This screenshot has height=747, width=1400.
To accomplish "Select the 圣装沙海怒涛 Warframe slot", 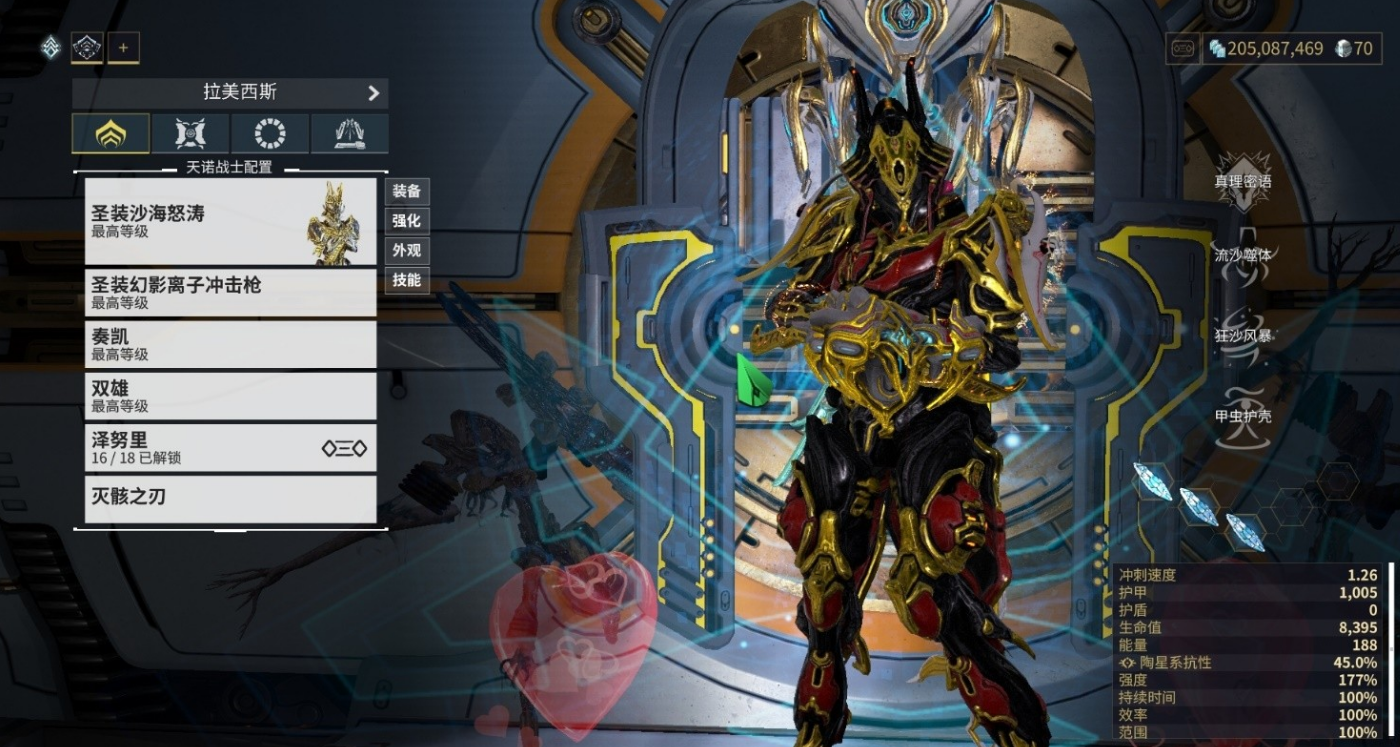I will pos(230,221).
